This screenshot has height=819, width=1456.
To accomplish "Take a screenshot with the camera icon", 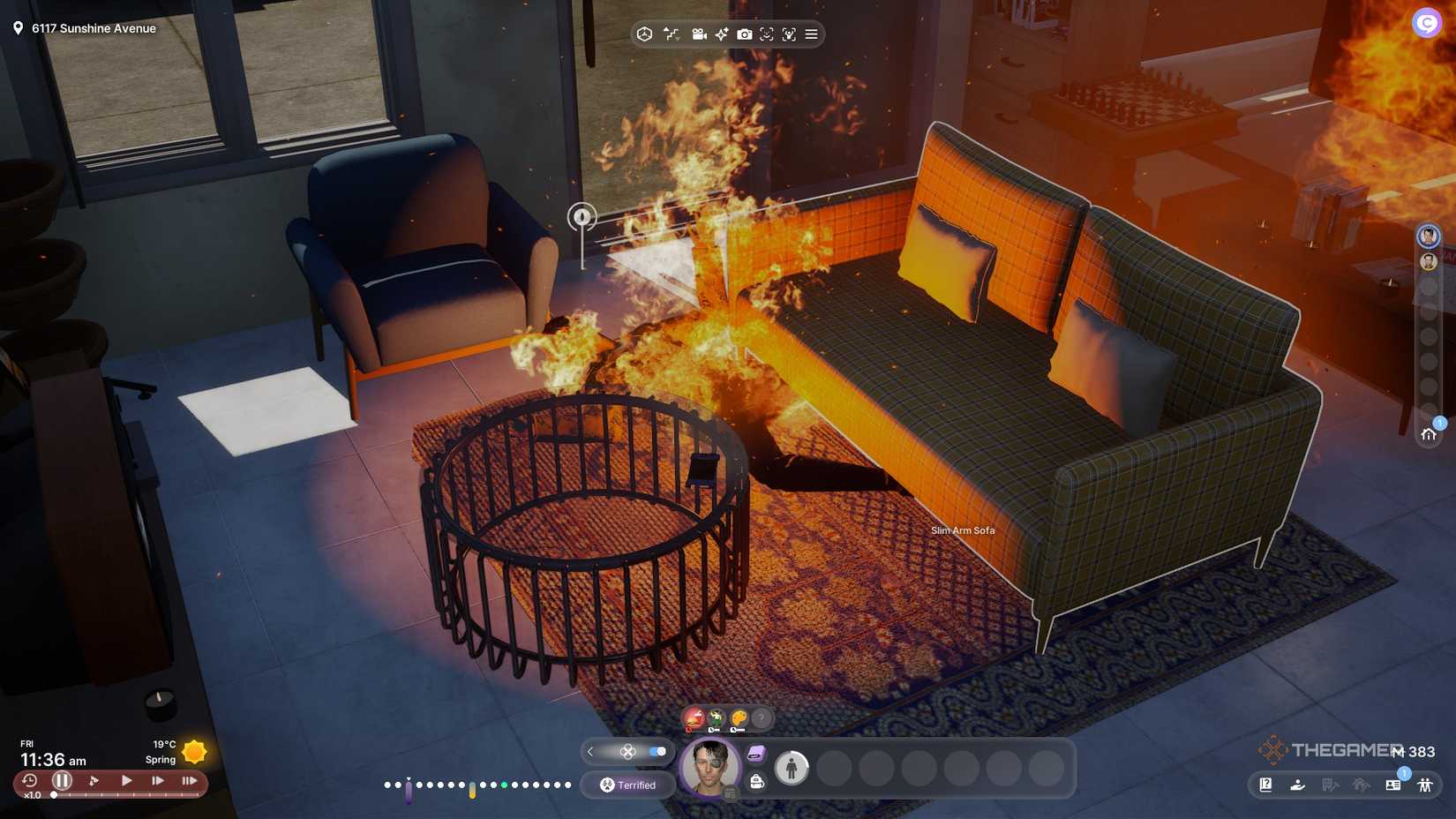I will [x=745, y=34].
